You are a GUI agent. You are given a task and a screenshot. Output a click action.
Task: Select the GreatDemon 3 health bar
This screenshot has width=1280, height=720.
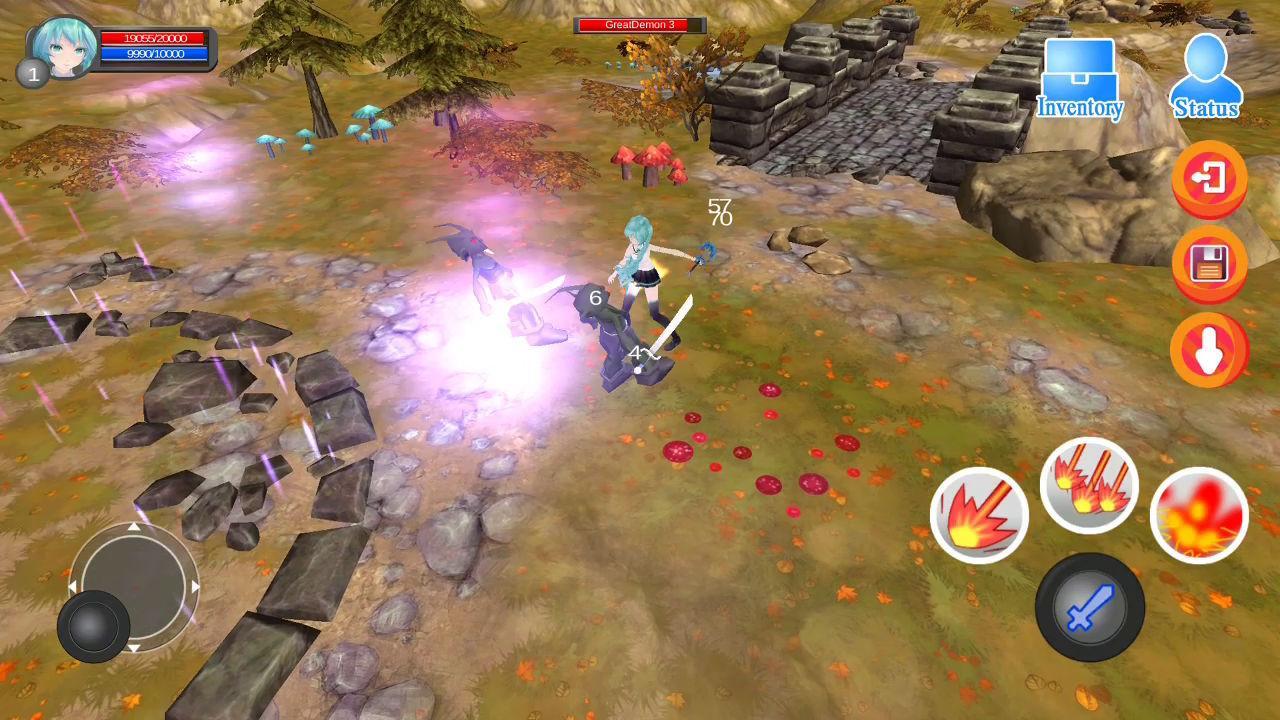[x=640, y=24]
